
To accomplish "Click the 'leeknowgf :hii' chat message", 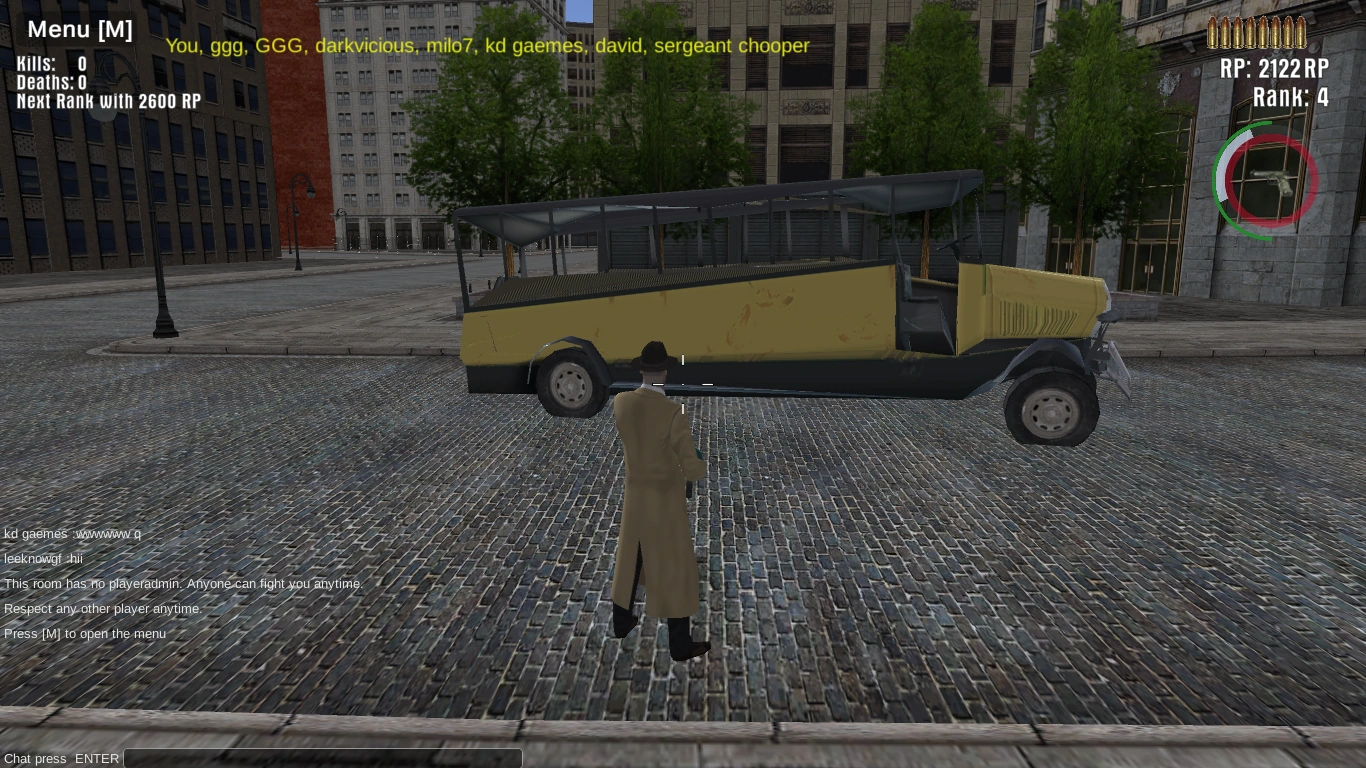I will (42, 558).
